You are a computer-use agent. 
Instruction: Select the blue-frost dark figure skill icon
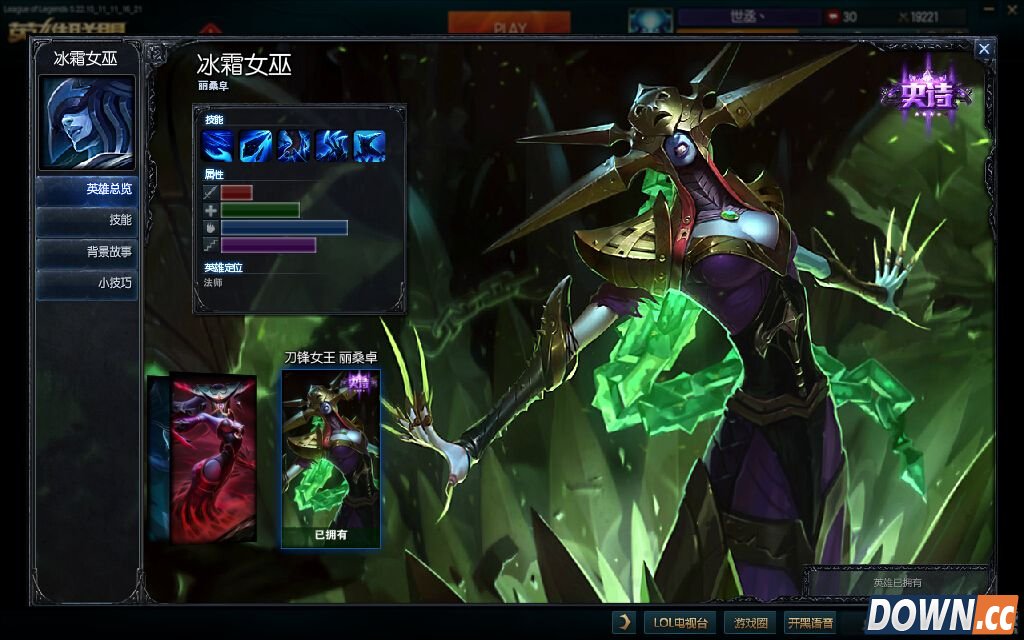pos(294,146)
